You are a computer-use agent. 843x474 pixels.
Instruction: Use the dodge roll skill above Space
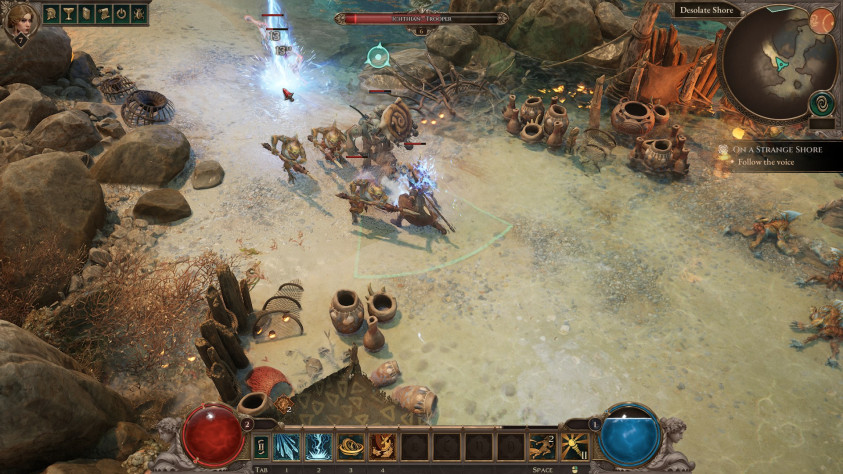click(x=543, y=446)
